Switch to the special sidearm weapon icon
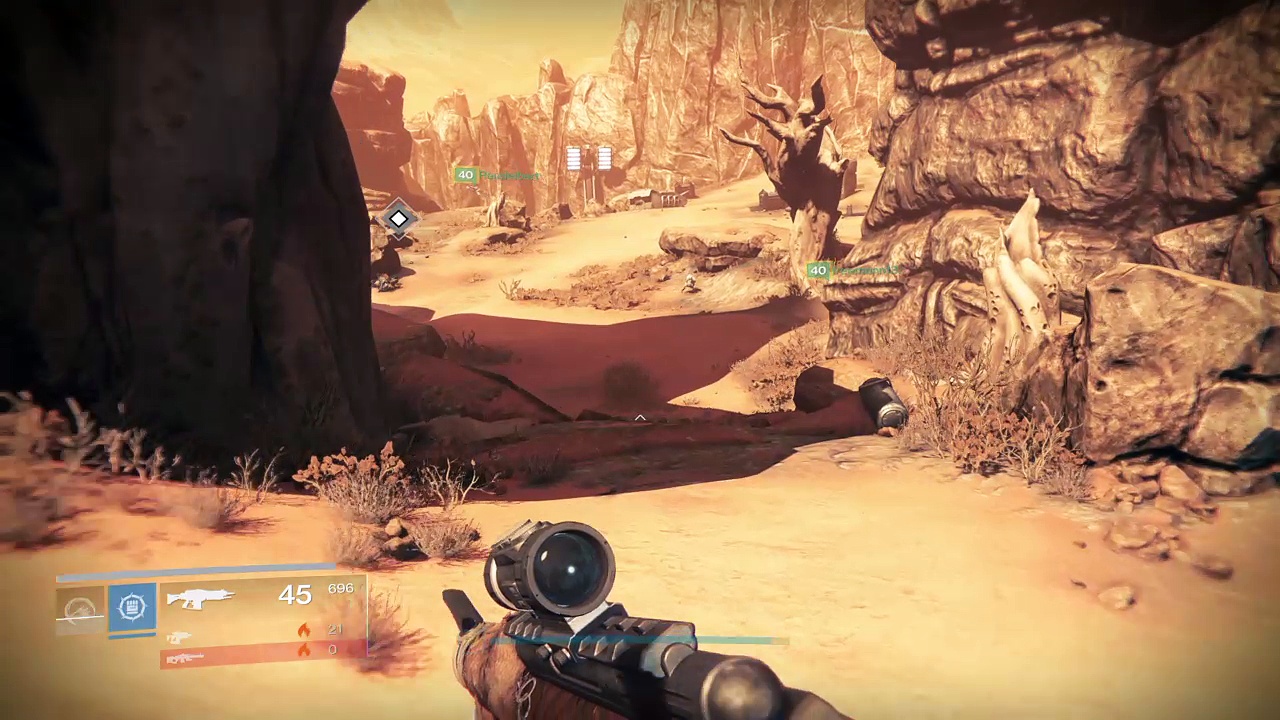Screen dimensions: 1280x720 point(179,636)
